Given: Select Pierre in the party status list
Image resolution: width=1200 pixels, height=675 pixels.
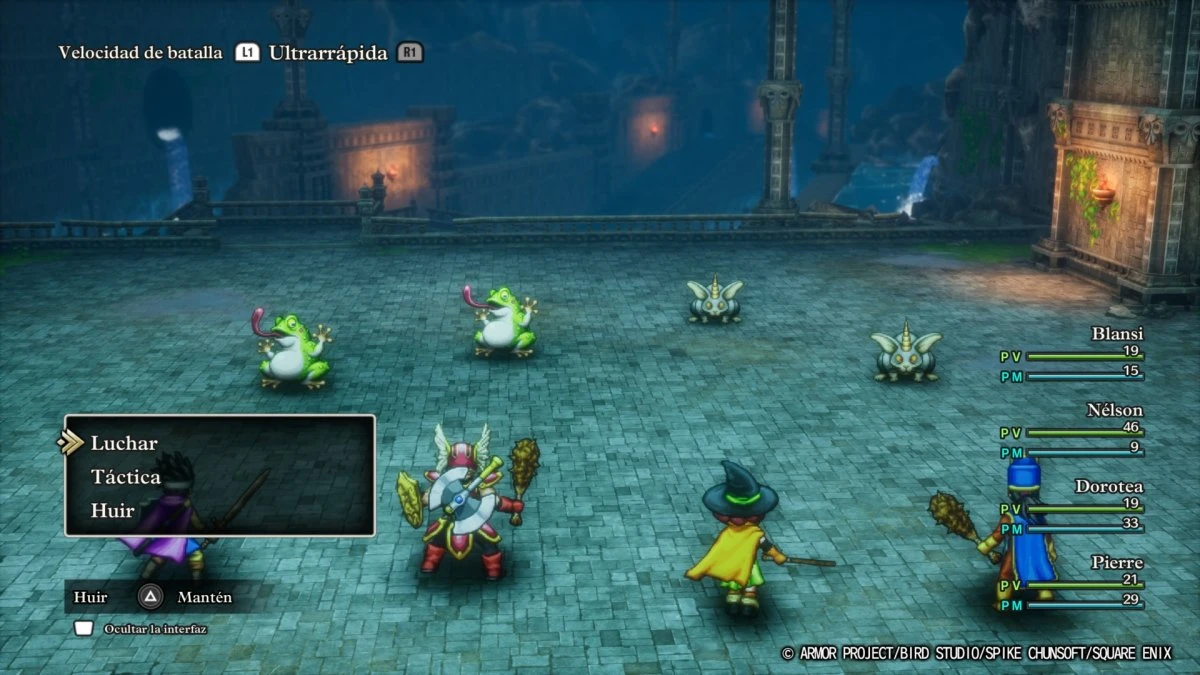Looking at the screenshot, I should click(1116, 563).
